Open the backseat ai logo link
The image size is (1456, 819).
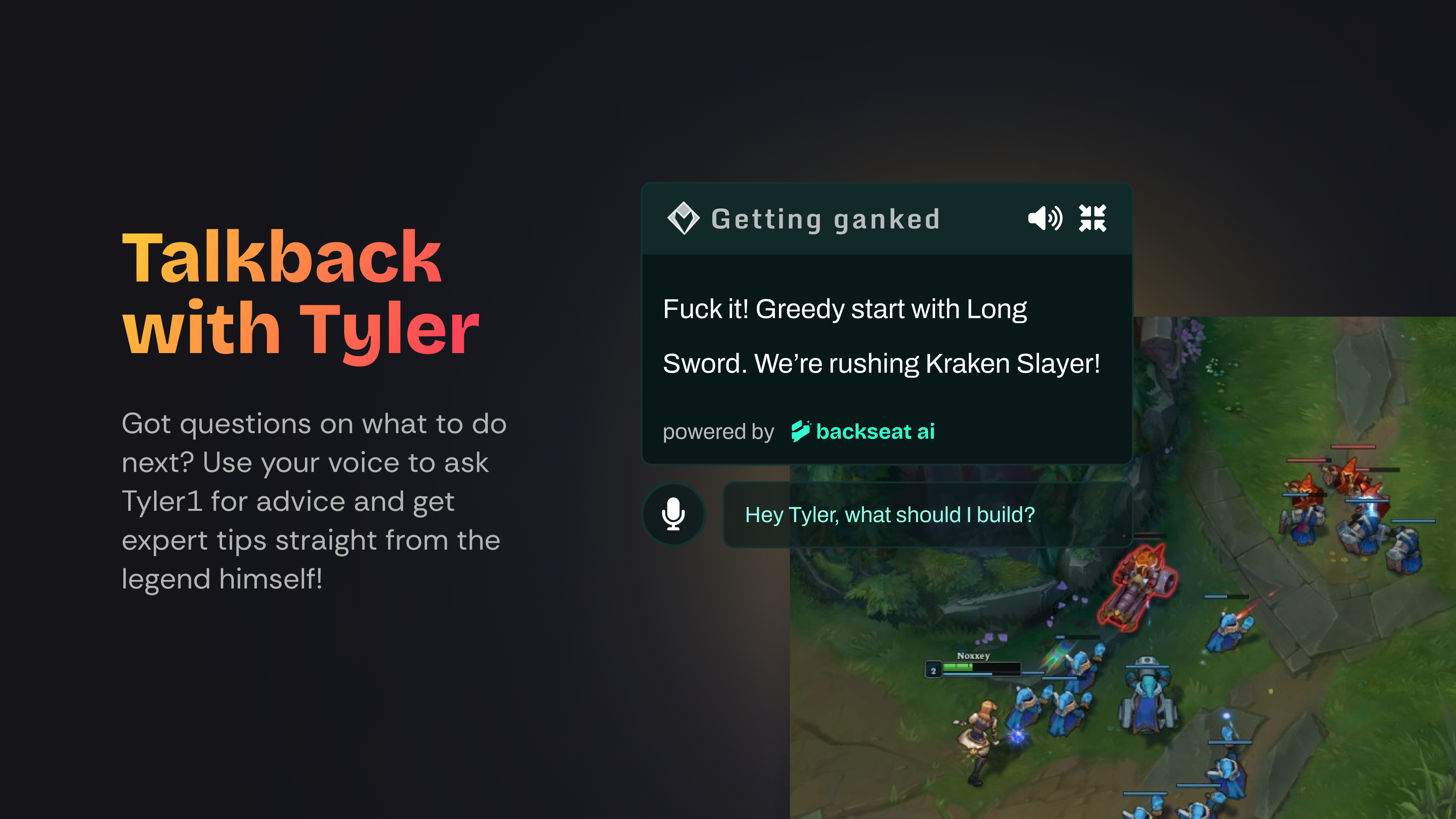click(x=863, y=432)
